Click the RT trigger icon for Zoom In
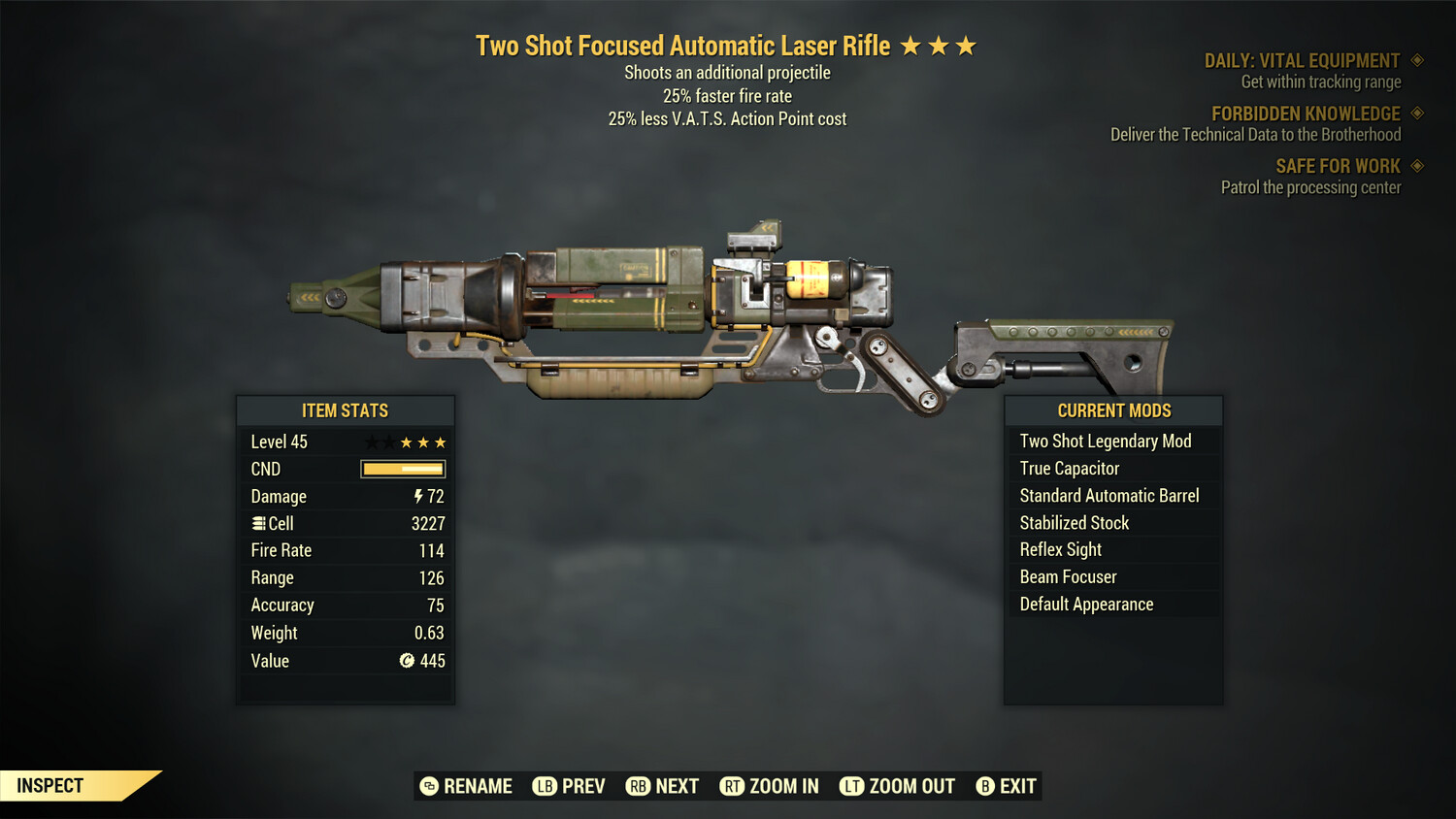This screenshot has height=819, width=1456. [733, 786]
